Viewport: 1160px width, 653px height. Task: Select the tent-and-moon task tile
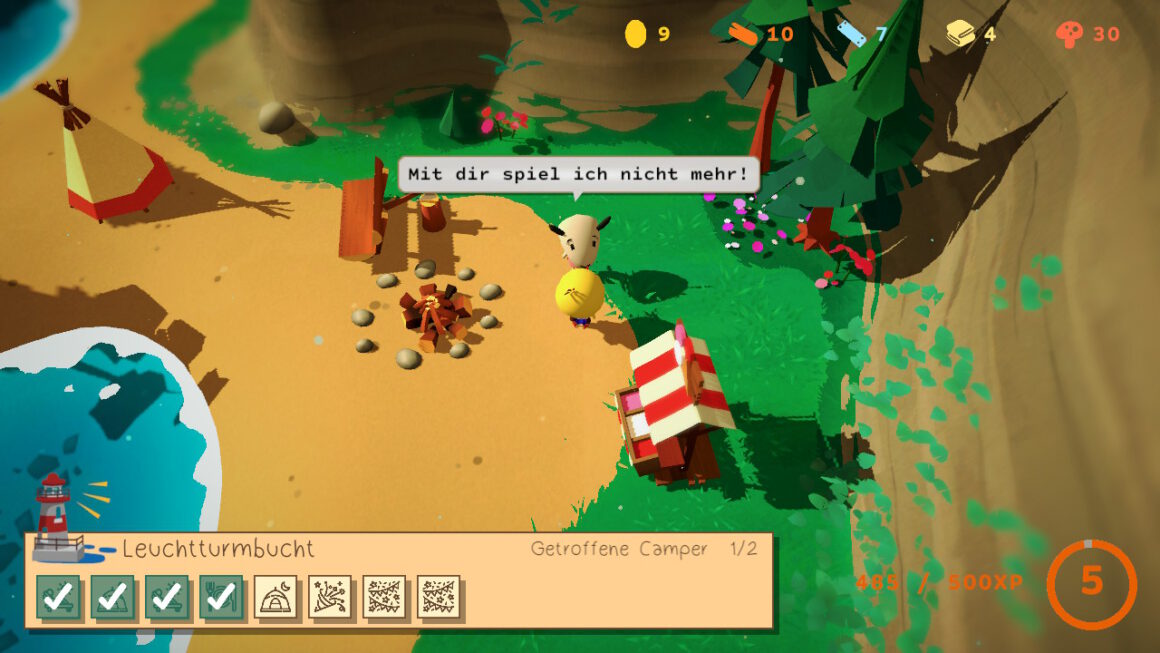276,597
